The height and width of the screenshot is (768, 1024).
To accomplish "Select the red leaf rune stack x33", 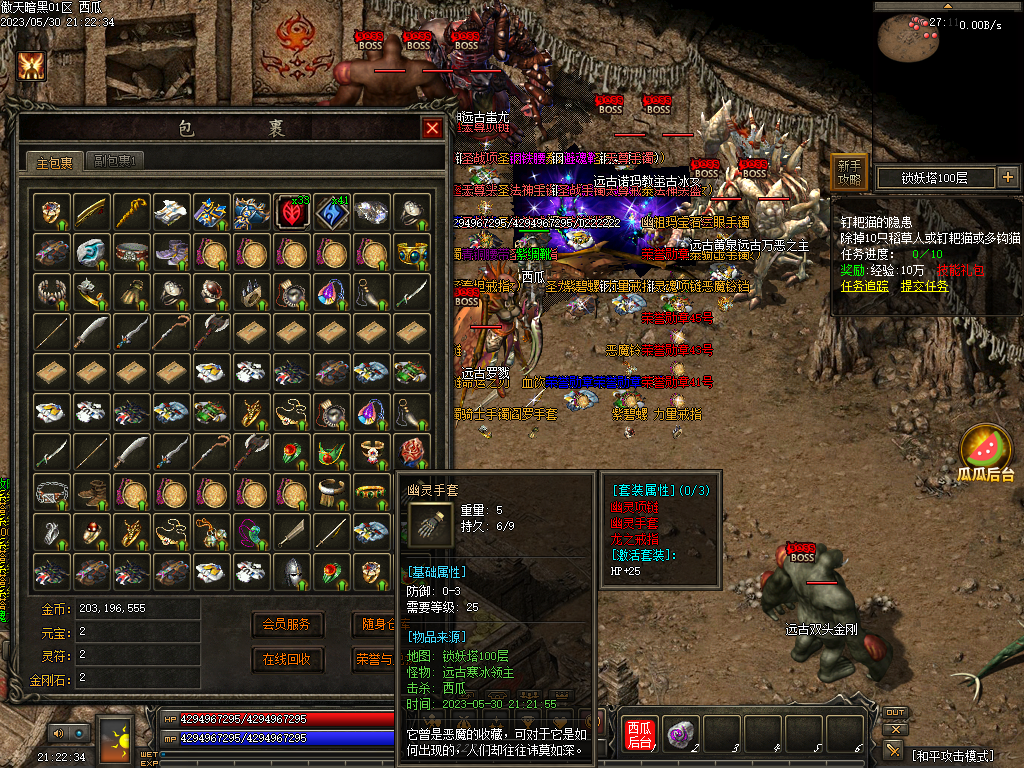I will click(292, 212).
